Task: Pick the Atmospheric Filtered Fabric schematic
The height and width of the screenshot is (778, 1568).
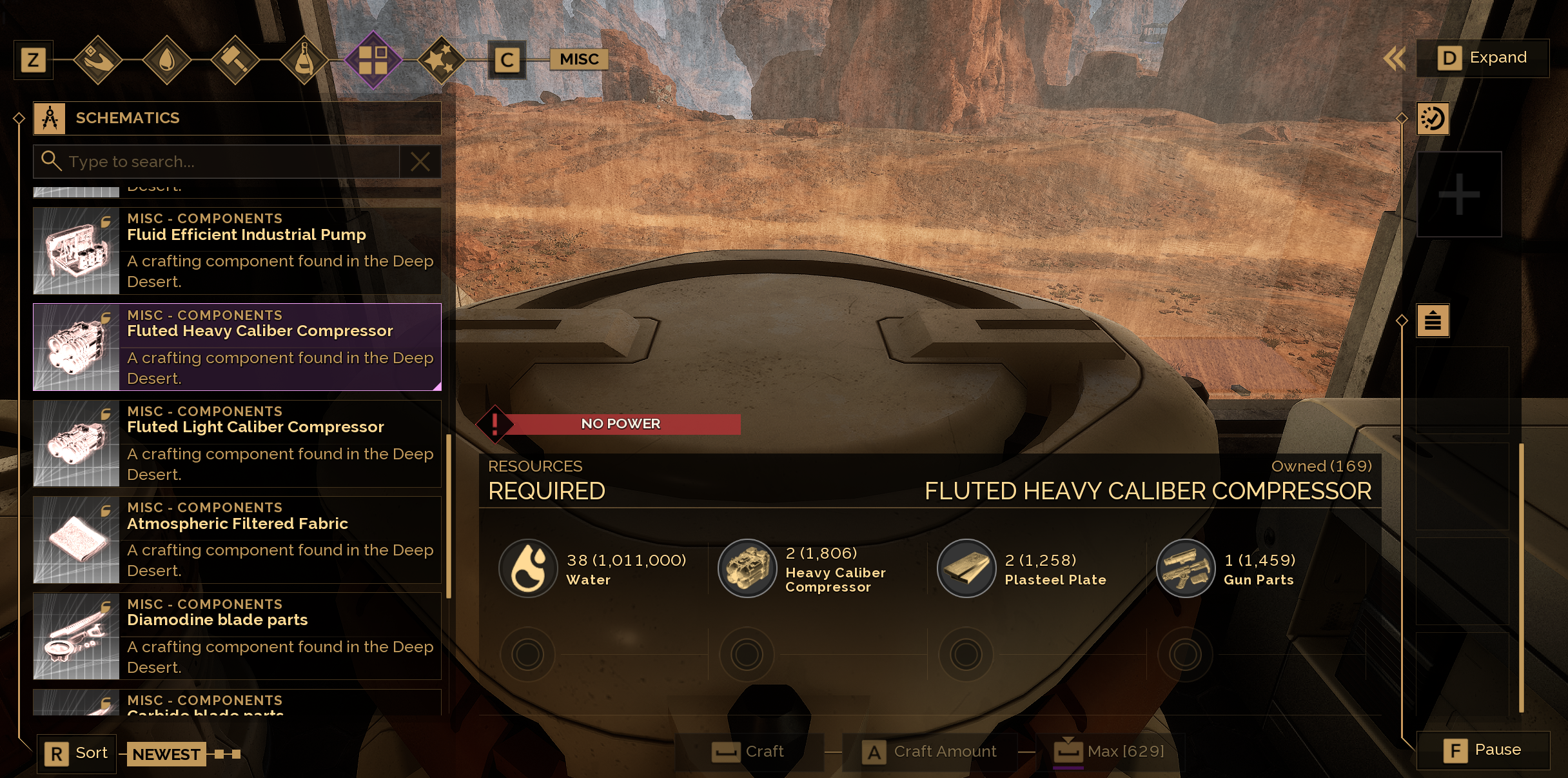Action: pyautogui.click(x=237, y=540)
